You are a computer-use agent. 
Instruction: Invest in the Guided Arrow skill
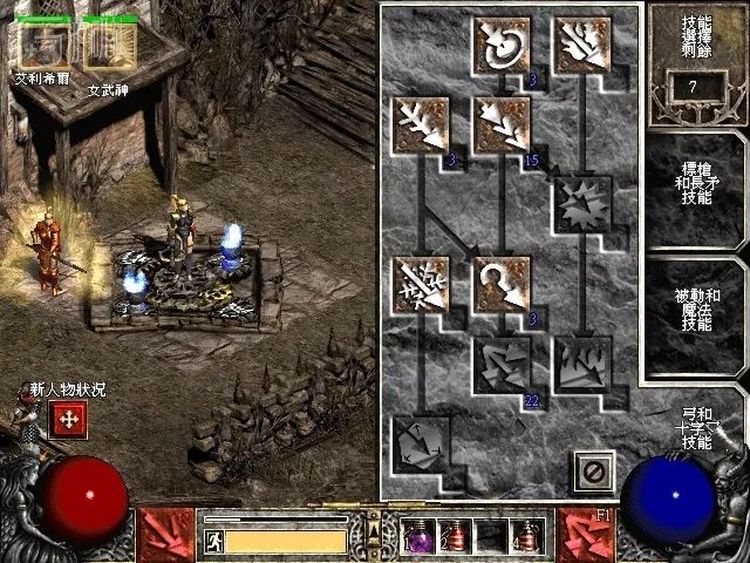(502, 283)
